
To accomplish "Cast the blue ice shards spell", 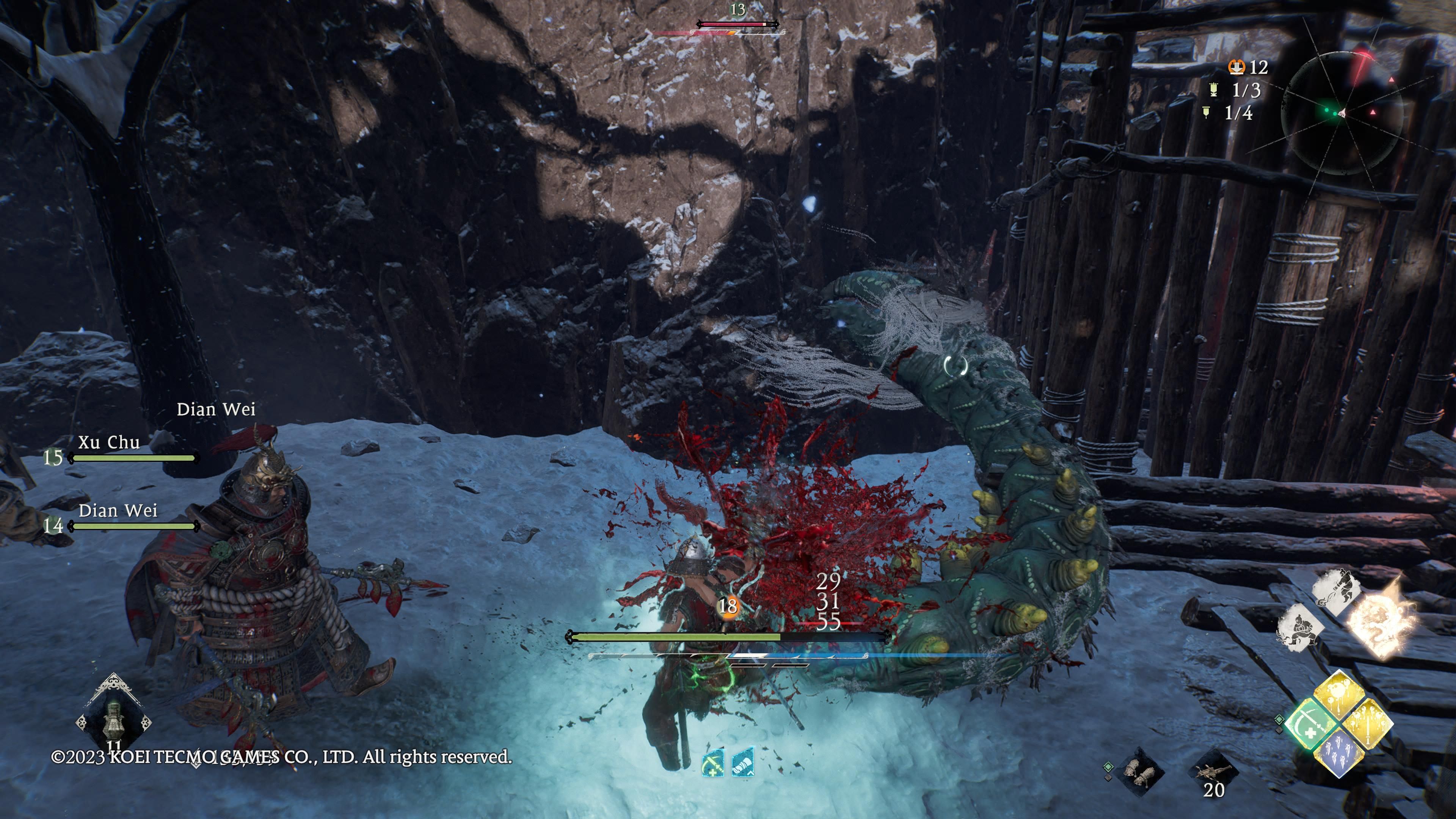I will tap(1339, 752).
